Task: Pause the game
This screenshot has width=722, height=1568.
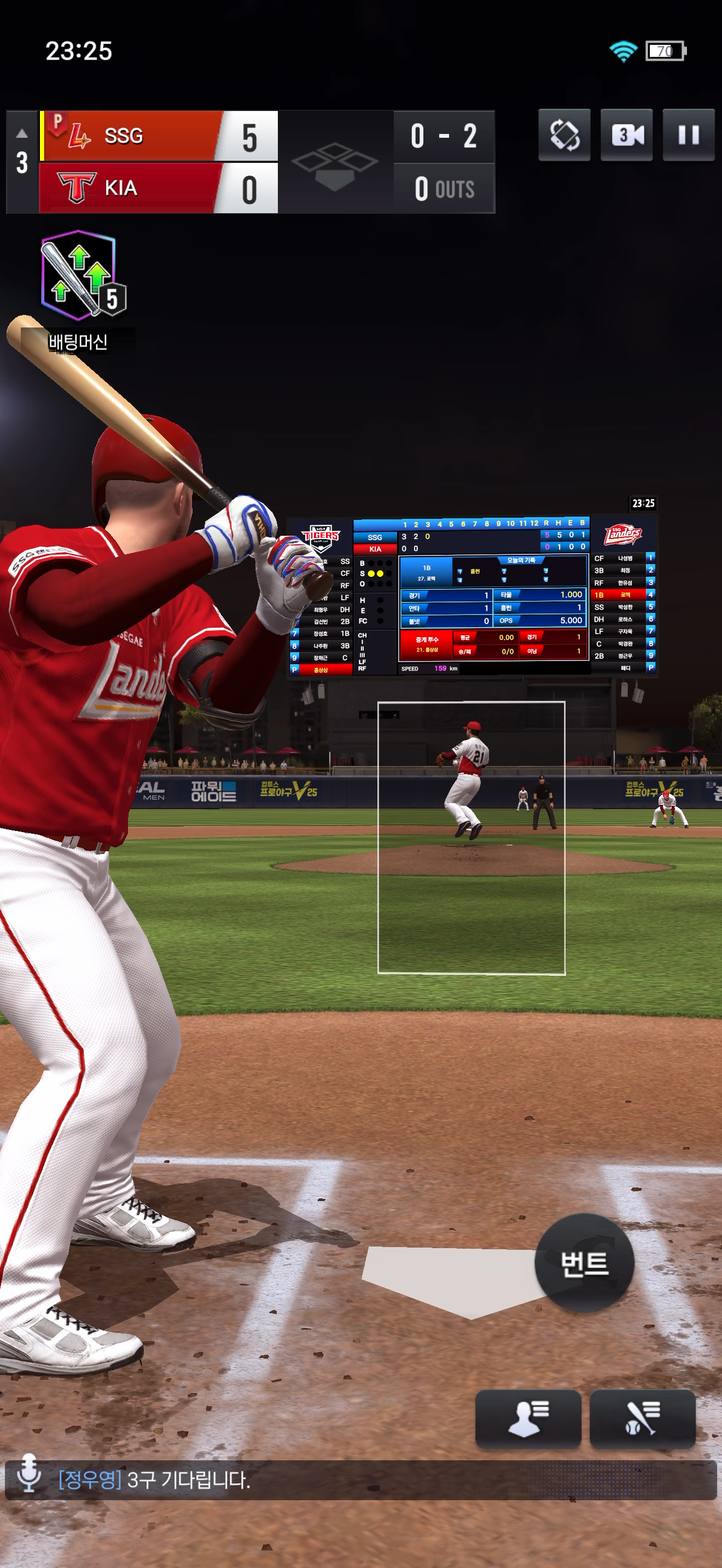Action: click(688, 135)
